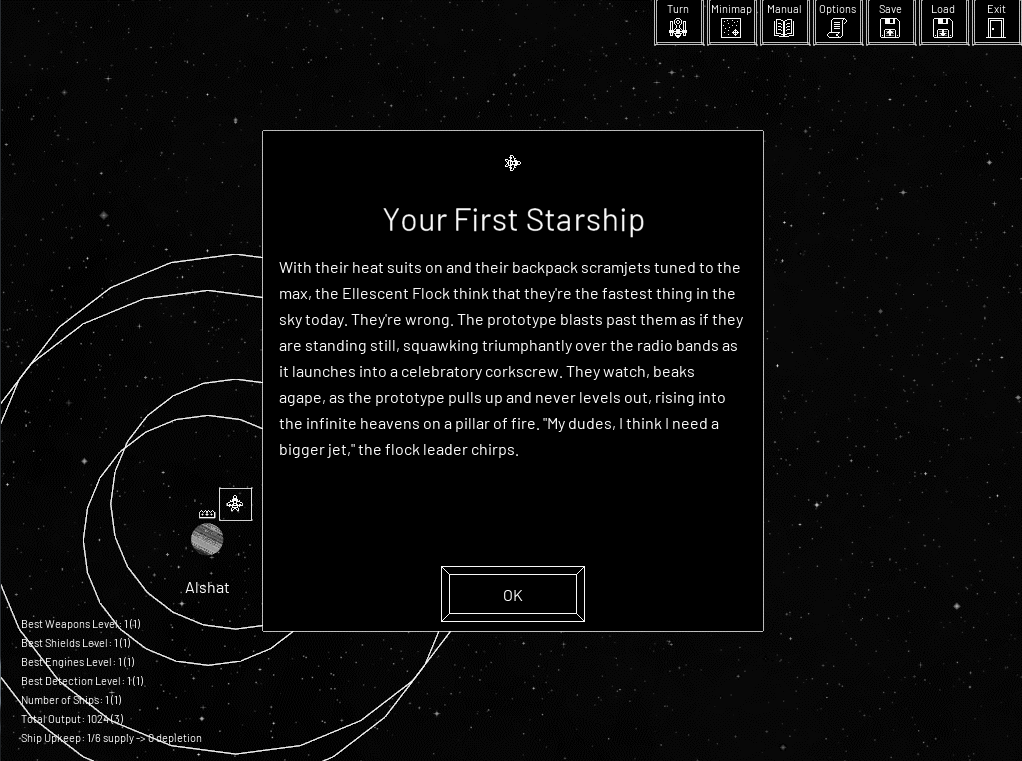Open the game Manual

click(784, 22)
